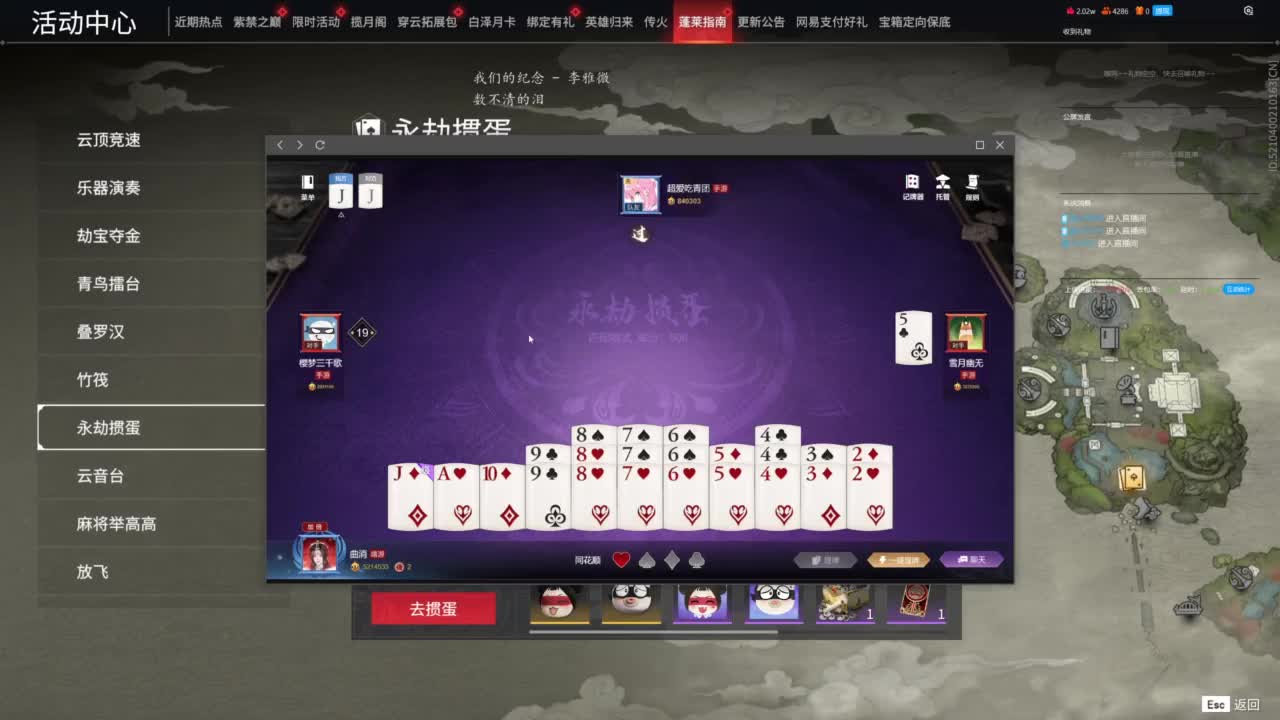Go back using the left chevron arrow
The image size is (1280, 720).
[x=279, y=144]
